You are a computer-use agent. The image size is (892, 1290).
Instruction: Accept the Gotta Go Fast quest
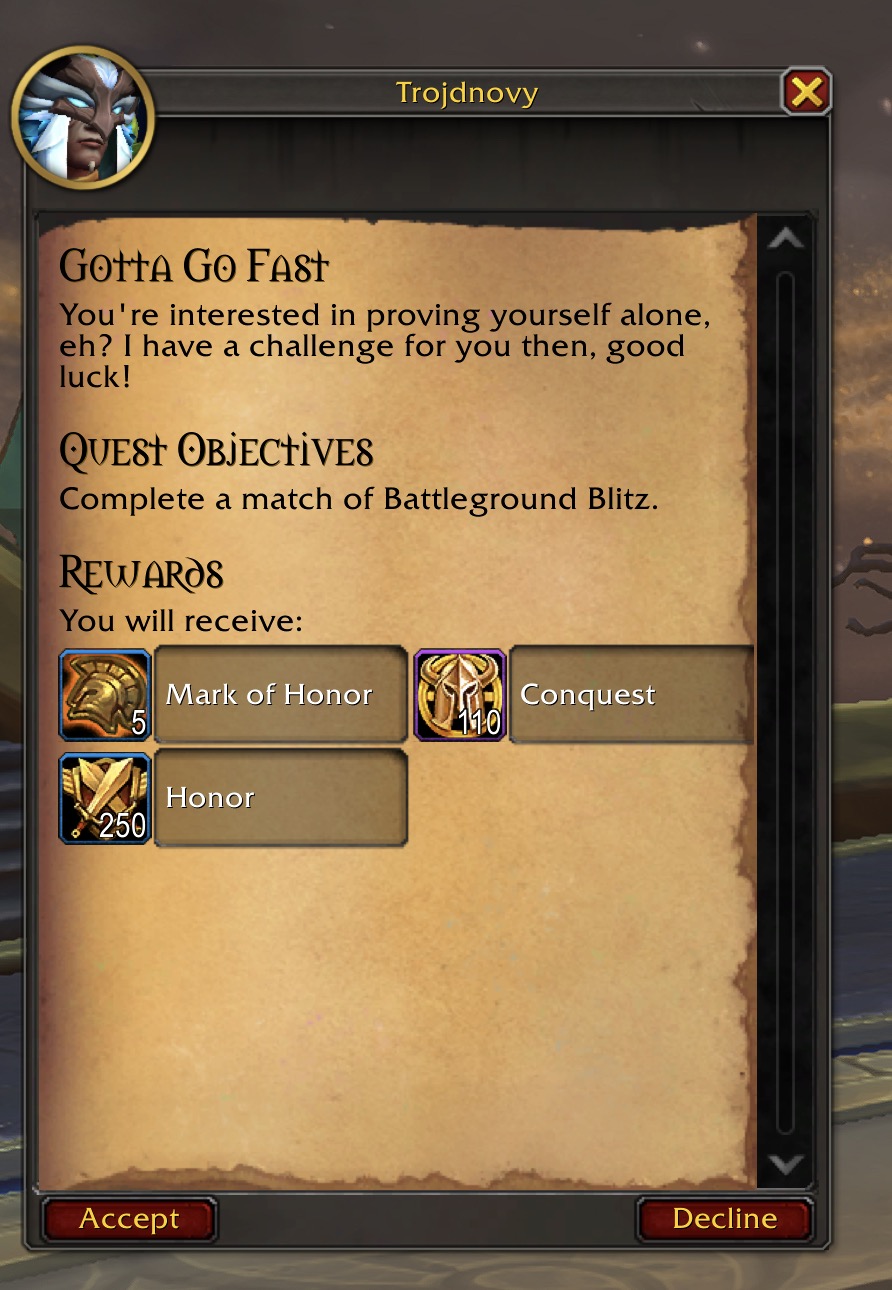(x=129, y=1219)
